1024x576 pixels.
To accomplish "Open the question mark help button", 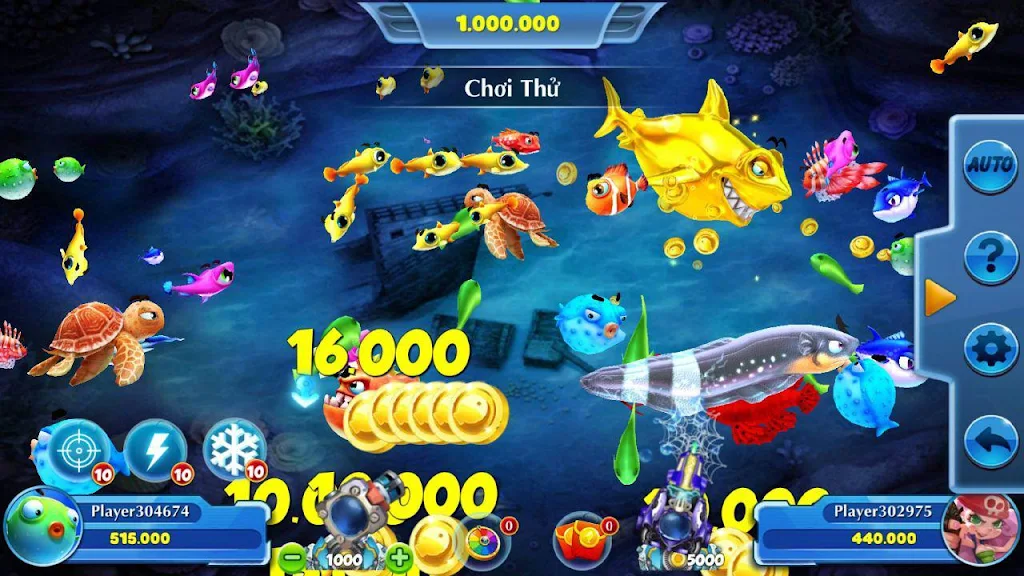I will point(990,257).
